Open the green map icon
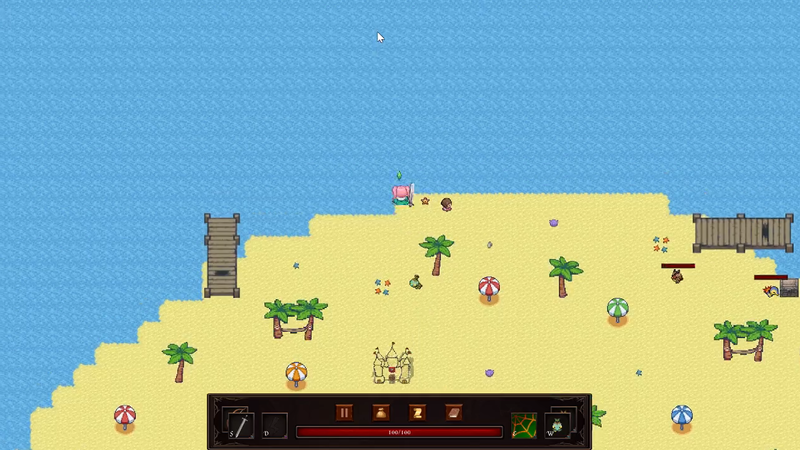 [524, 425]
